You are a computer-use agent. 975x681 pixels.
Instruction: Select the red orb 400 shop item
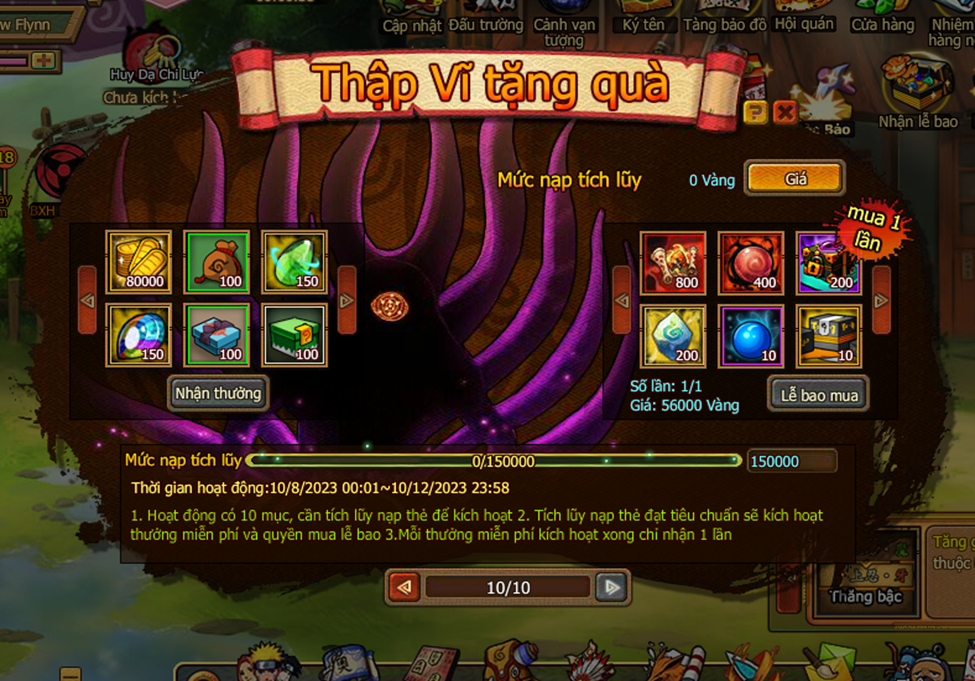tap(751, 262)
